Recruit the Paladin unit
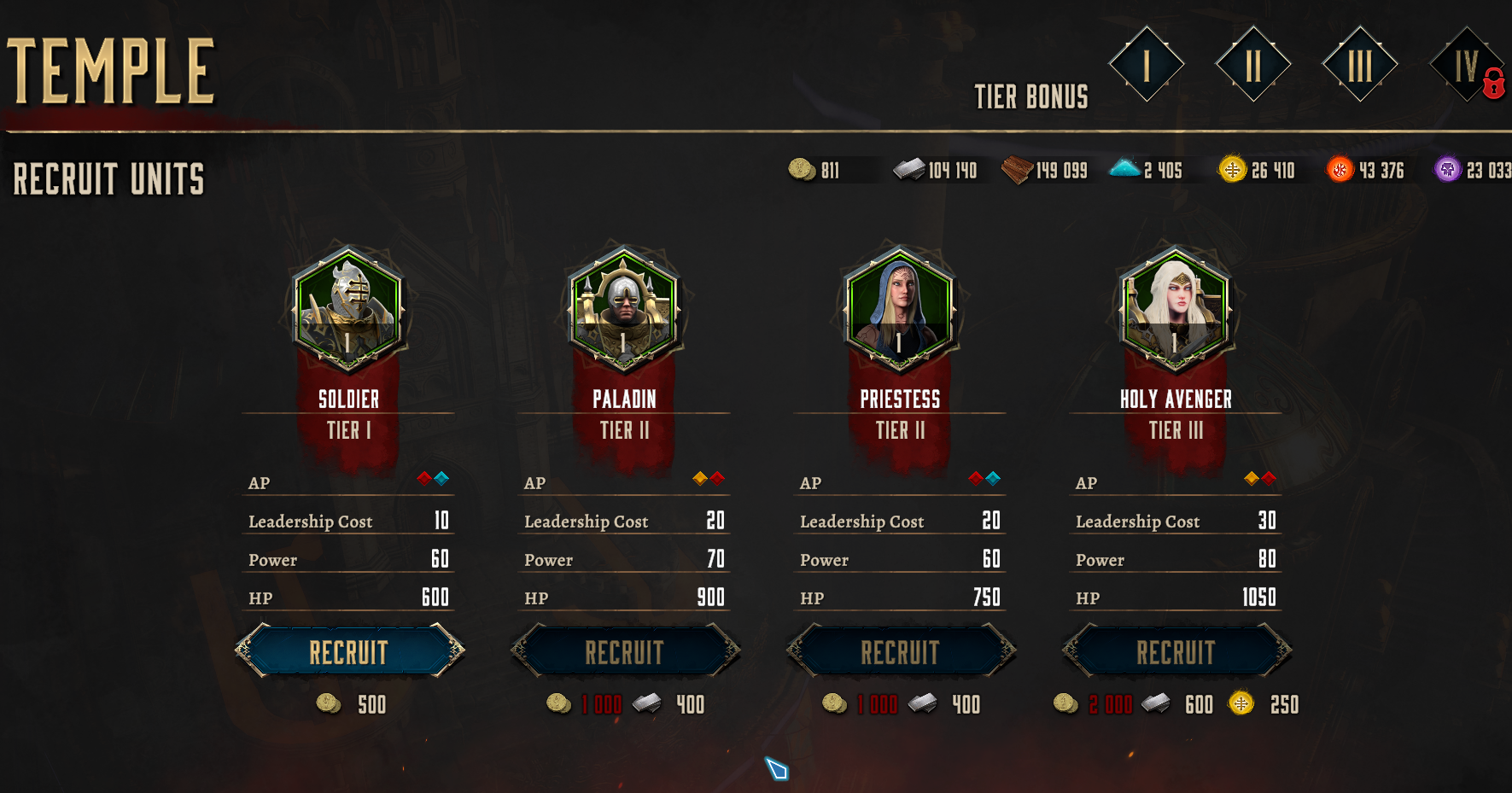1512x793 pixels. (625, 652)
